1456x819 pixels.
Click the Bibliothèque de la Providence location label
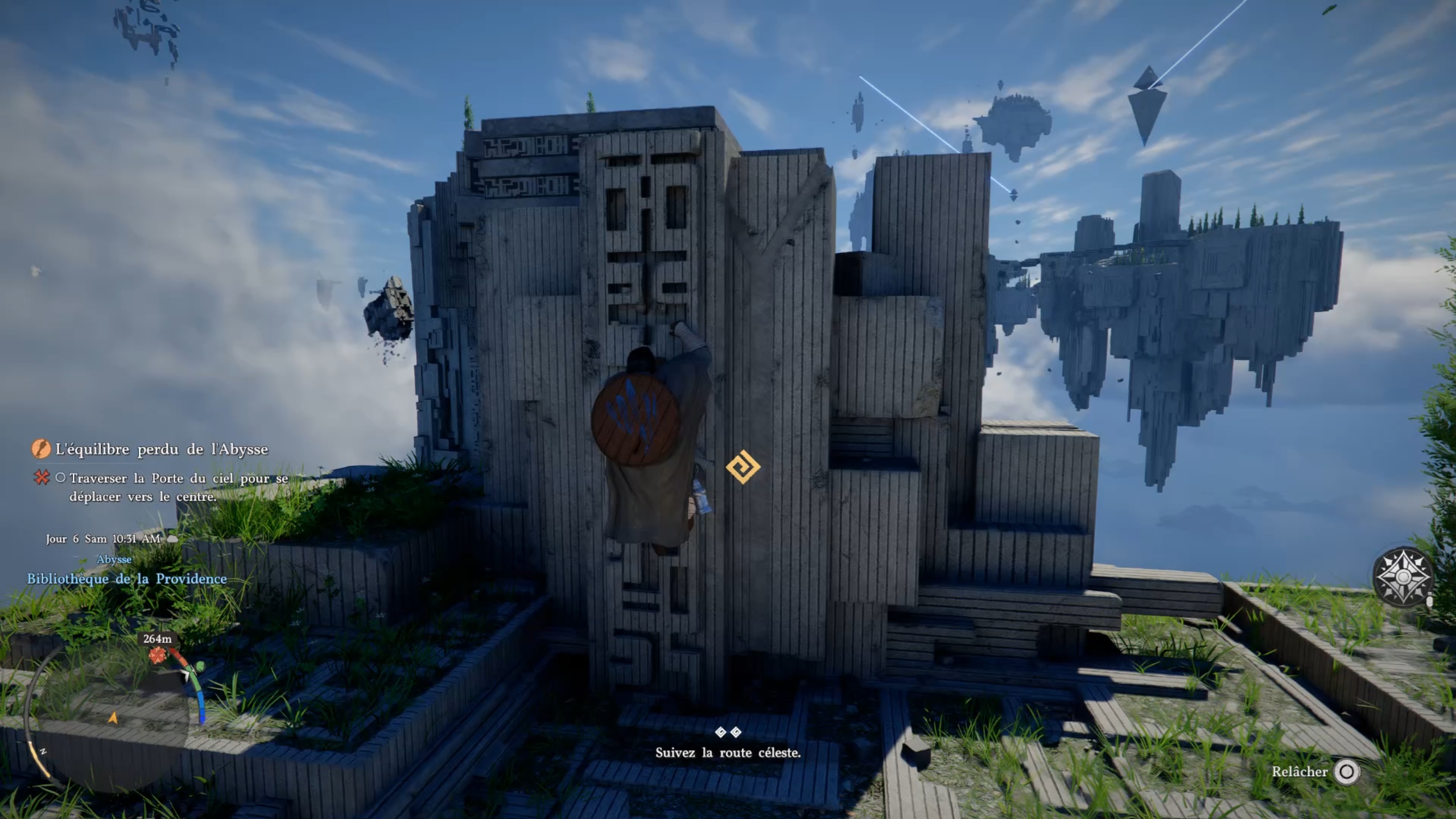tap(127, 579)
